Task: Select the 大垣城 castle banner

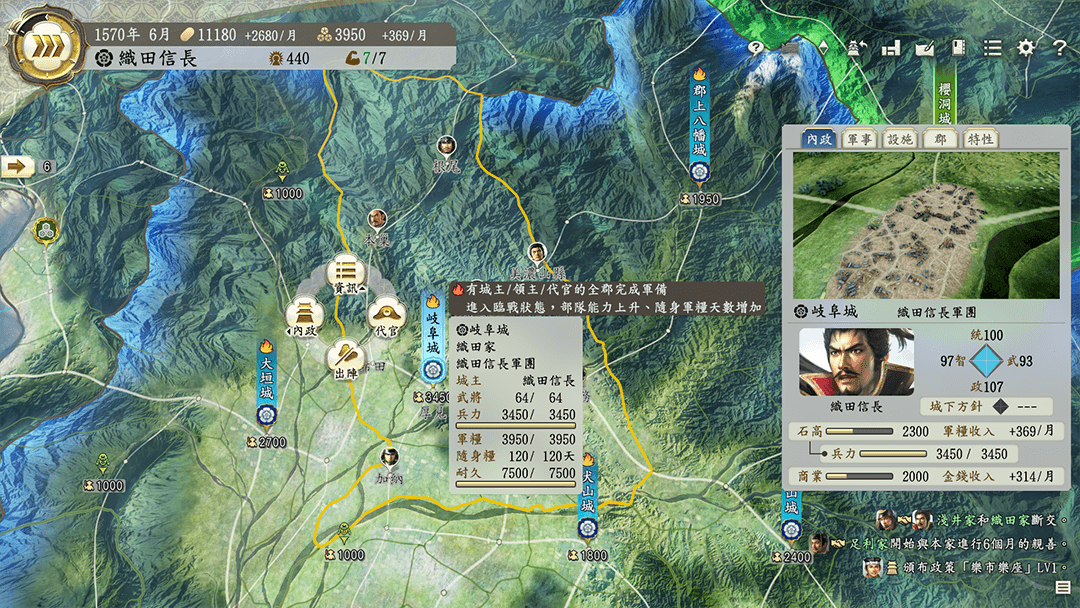Action: [266, 380]
